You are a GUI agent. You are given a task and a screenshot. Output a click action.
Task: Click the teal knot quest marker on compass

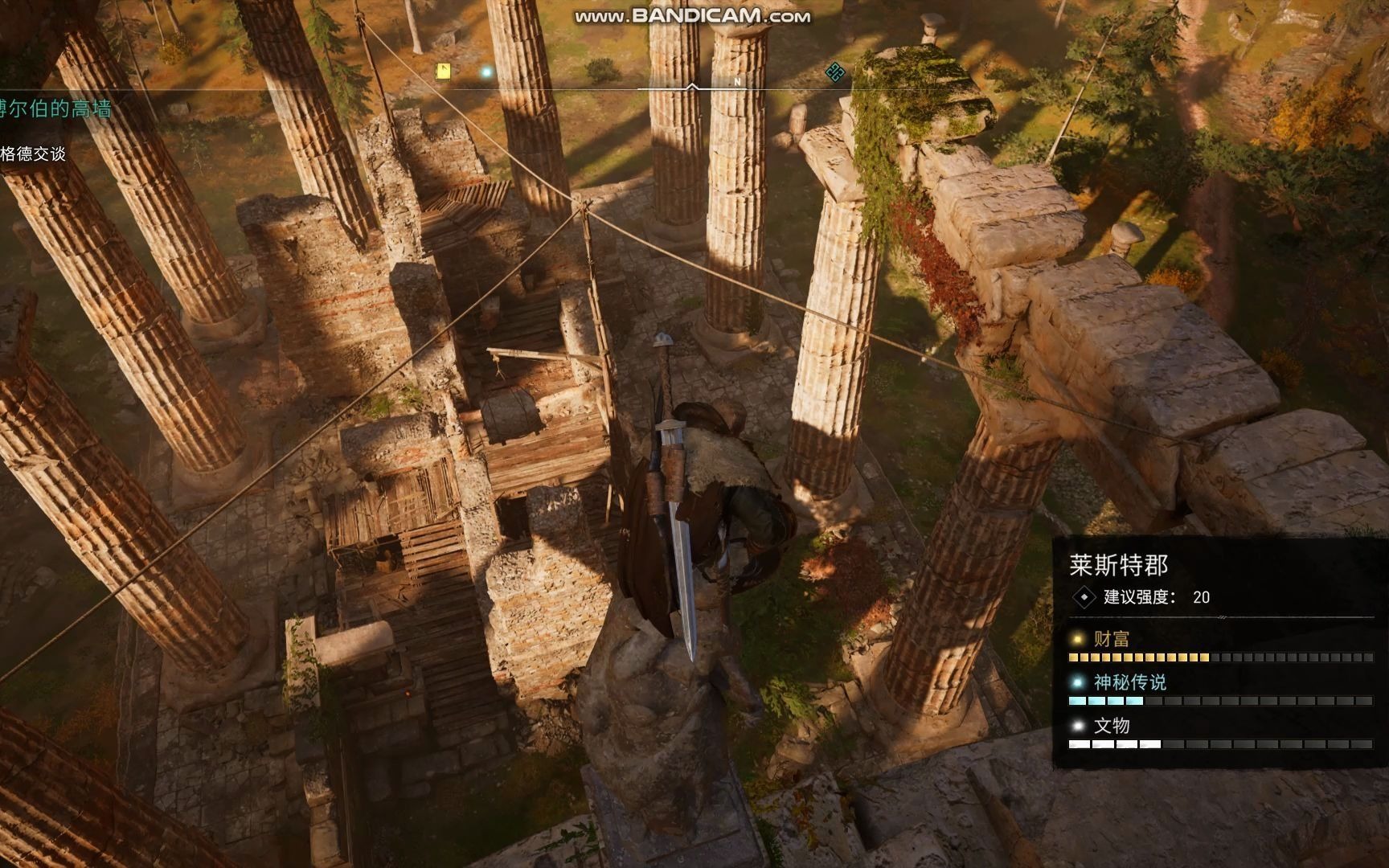[x=835, y=72]
